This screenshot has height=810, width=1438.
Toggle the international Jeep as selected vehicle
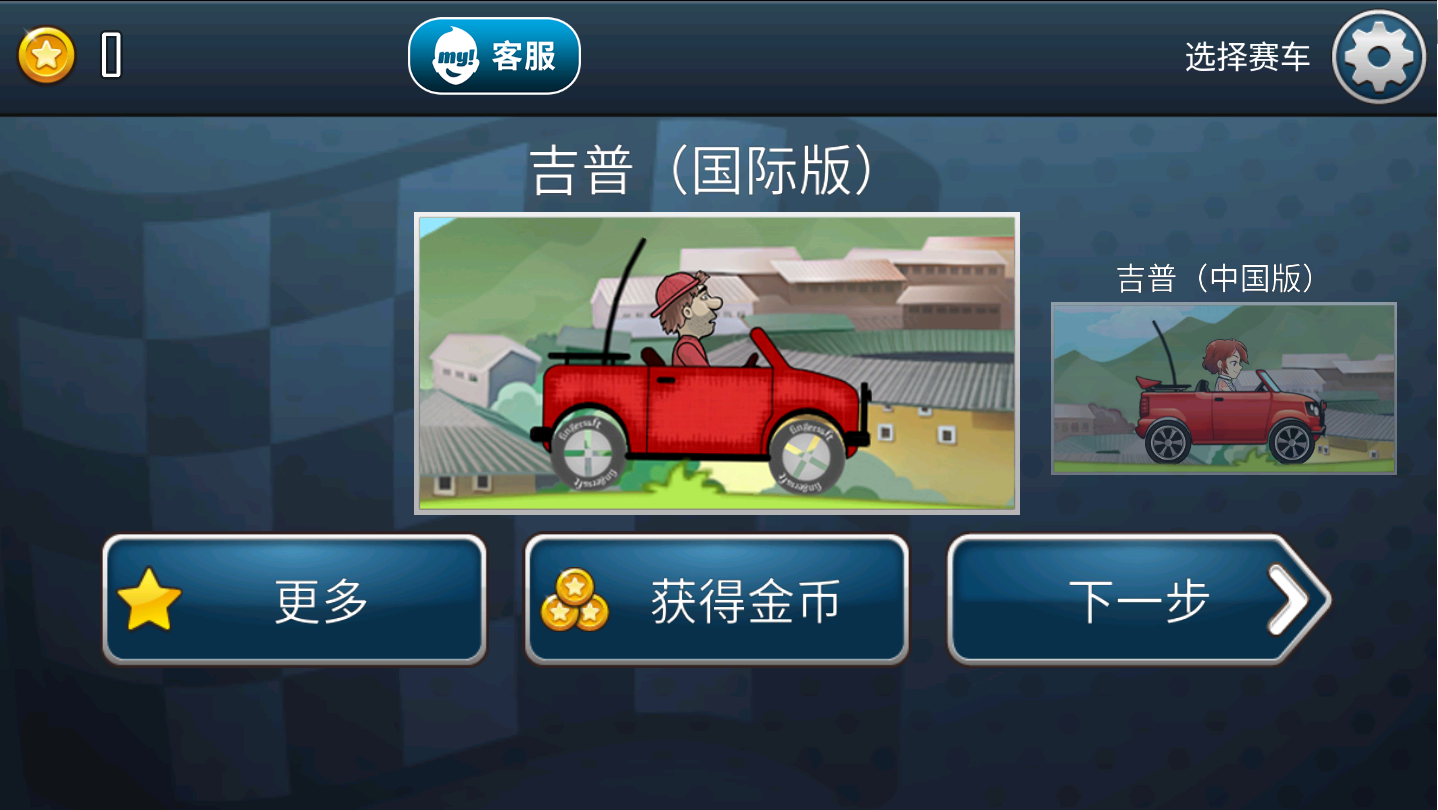716,362
